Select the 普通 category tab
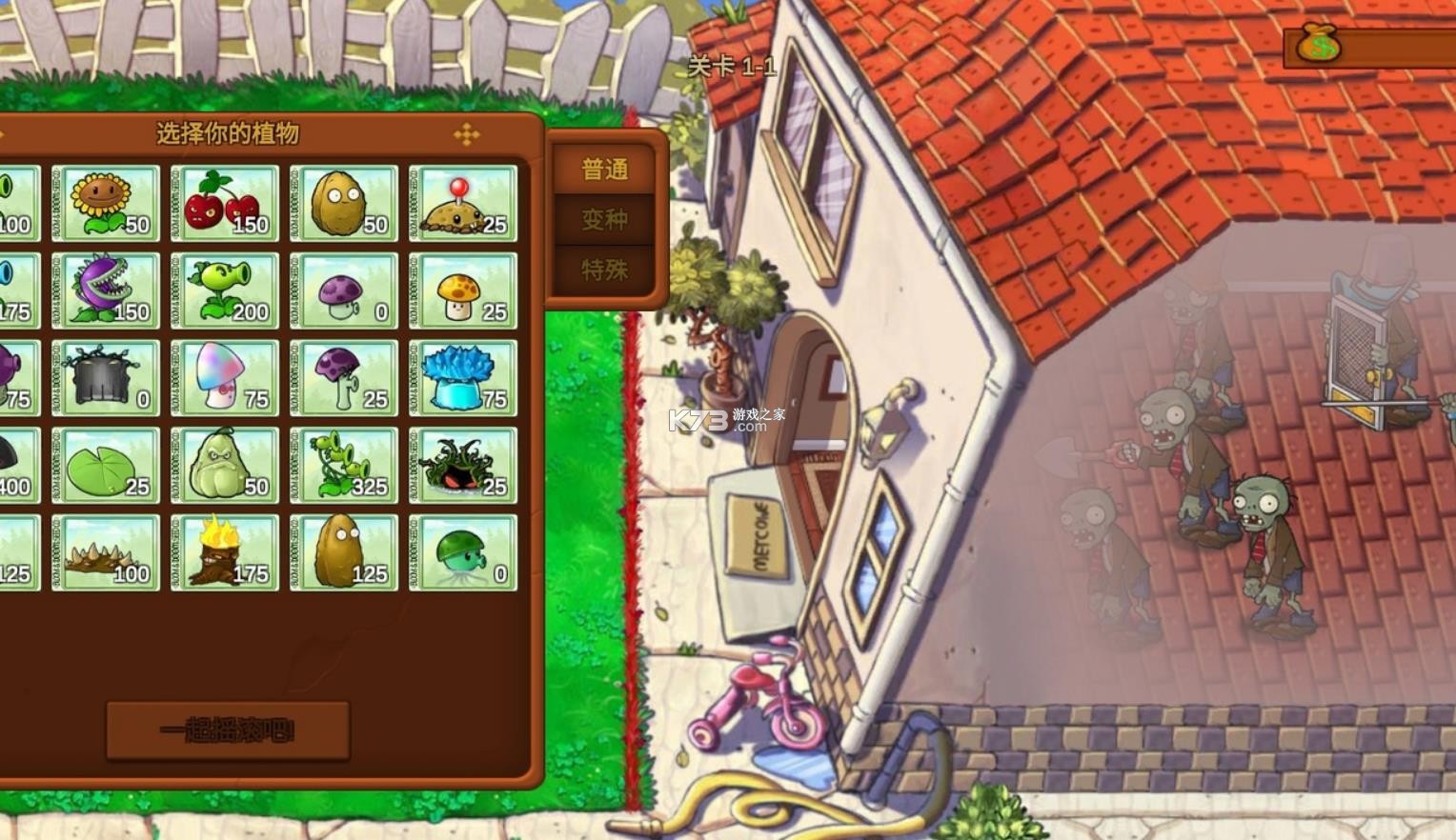The image size is (1456, 840). tap(603, 168)
